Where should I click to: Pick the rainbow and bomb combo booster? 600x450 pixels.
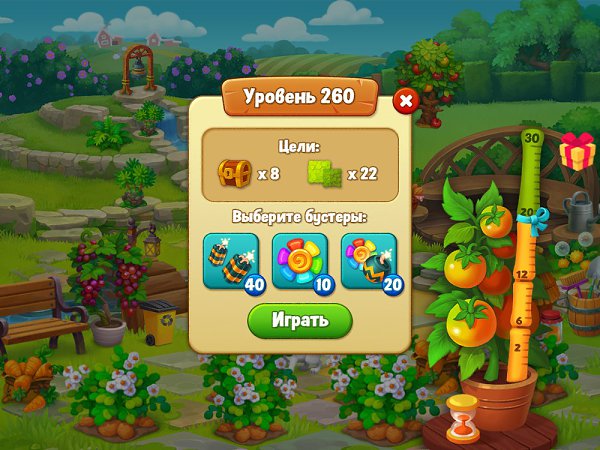point(369,260)
